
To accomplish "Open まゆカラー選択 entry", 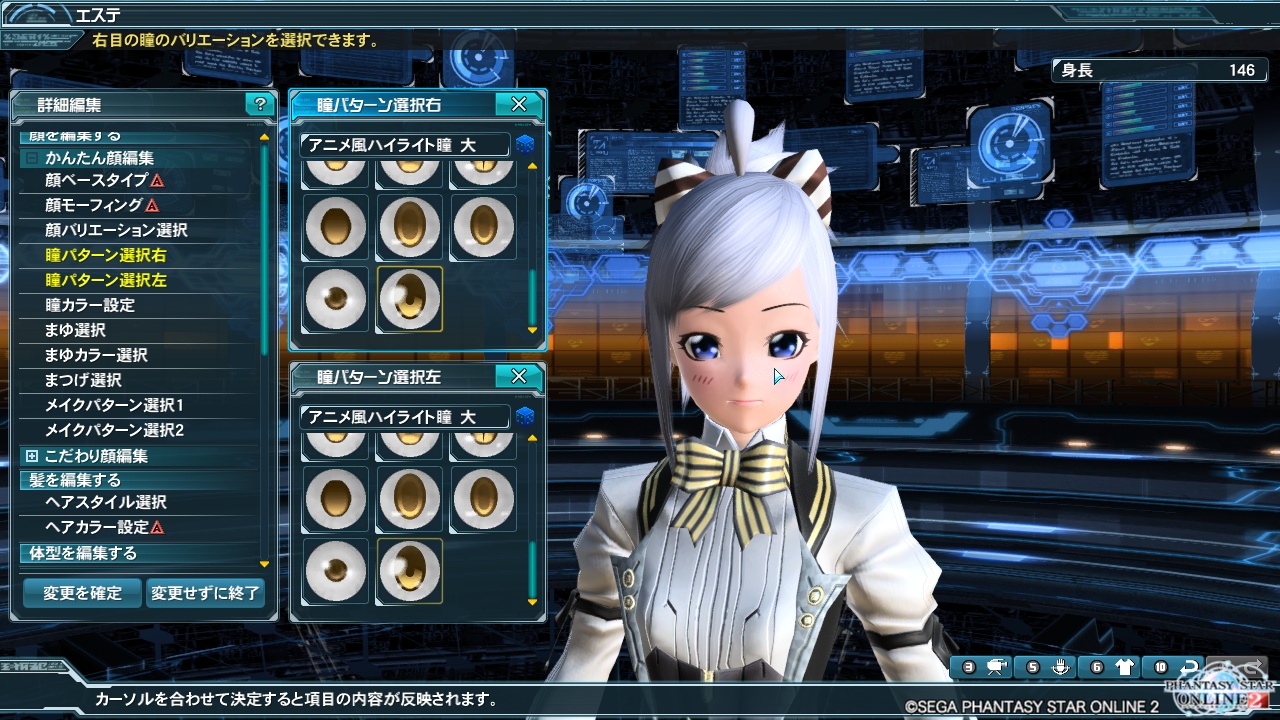I will 96,355.
